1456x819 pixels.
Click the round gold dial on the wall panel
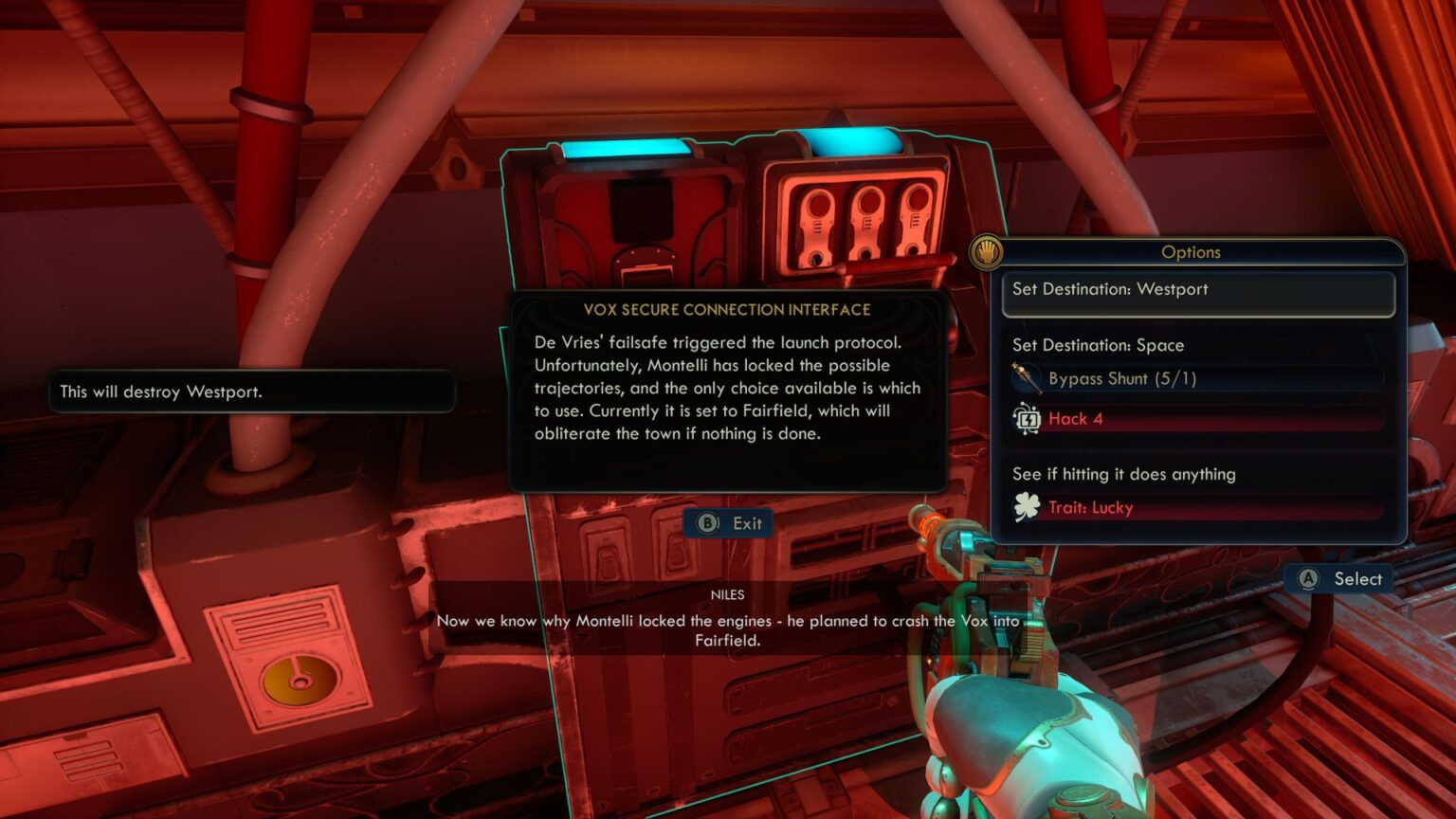300,677
